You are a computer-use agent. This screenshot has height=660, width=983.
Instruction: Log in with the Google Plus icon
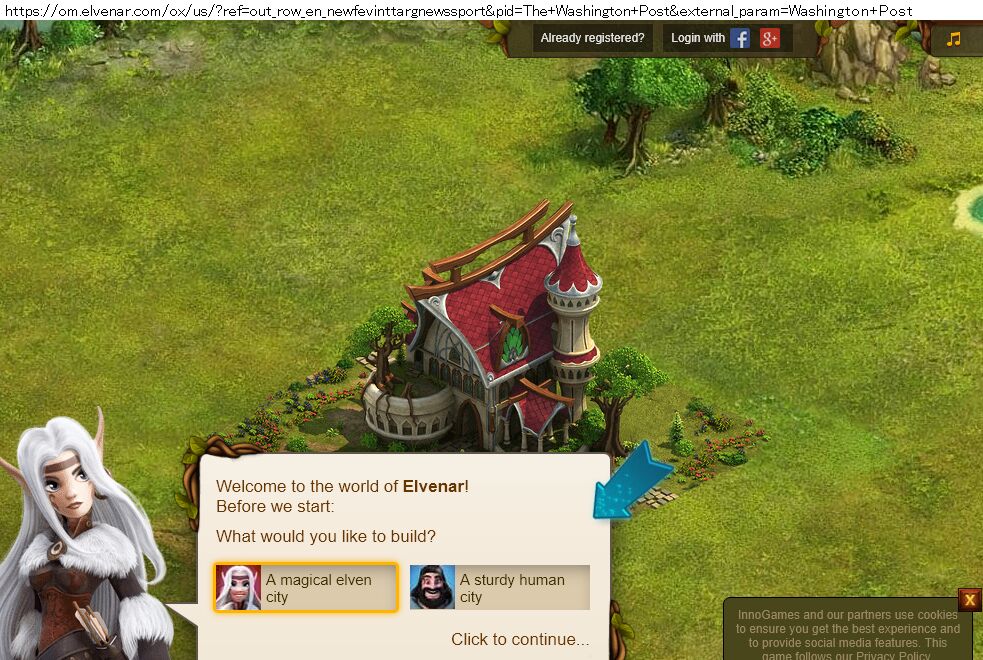coord(769,39)
